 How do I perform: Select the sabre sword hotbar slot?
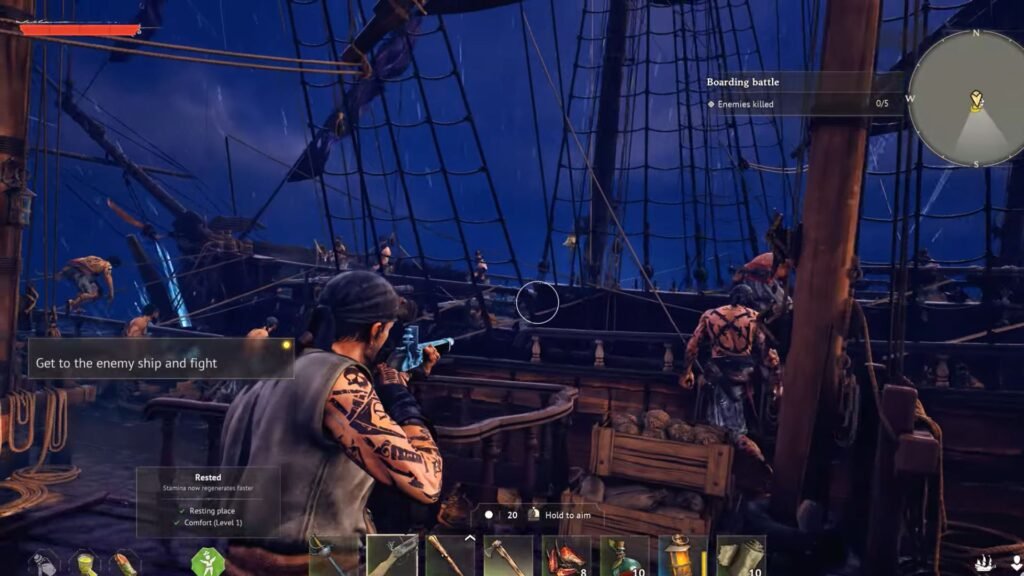click(333, 556)
